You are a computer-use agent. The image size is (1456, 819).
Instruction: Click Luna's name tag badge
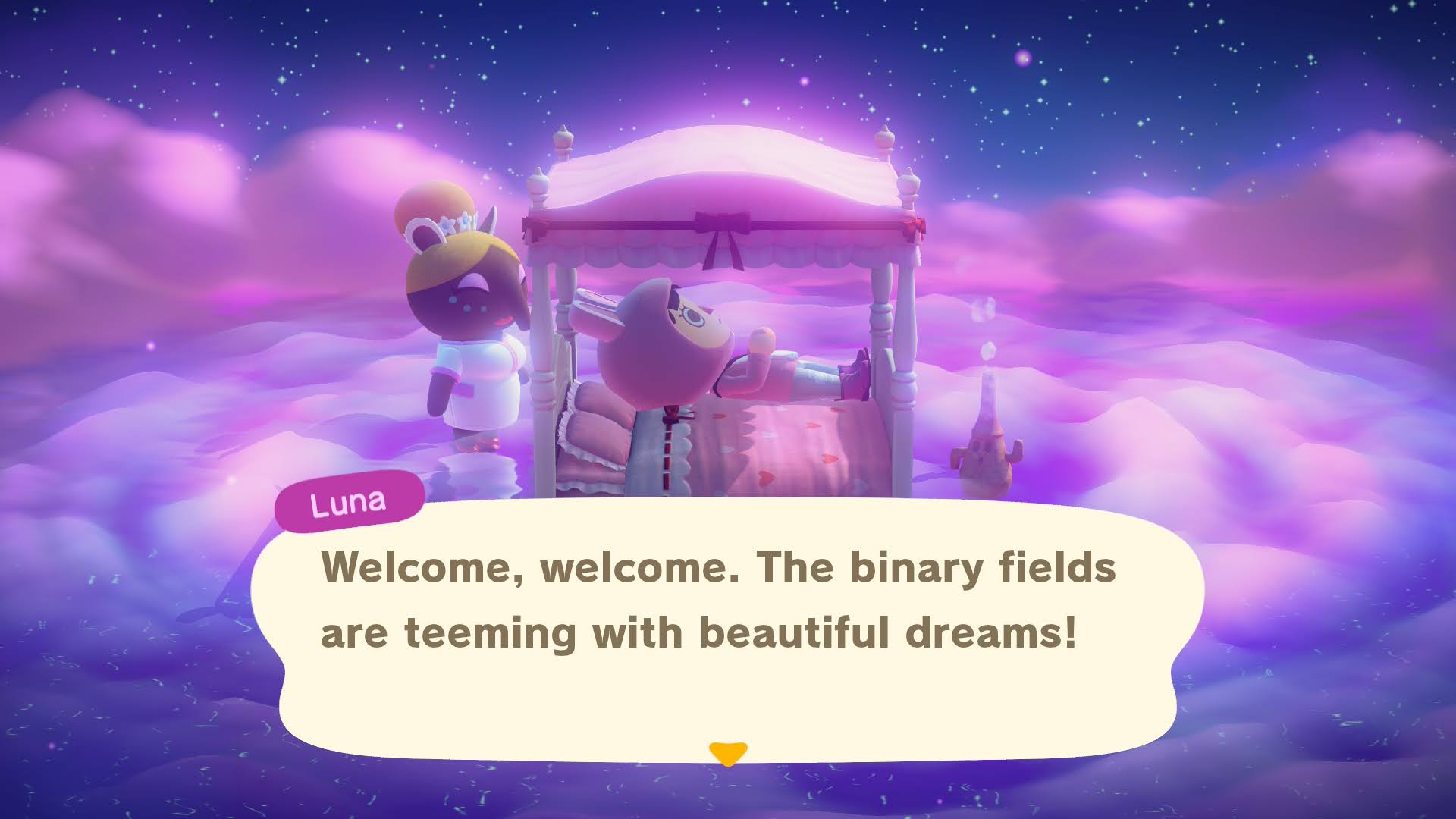350,500
